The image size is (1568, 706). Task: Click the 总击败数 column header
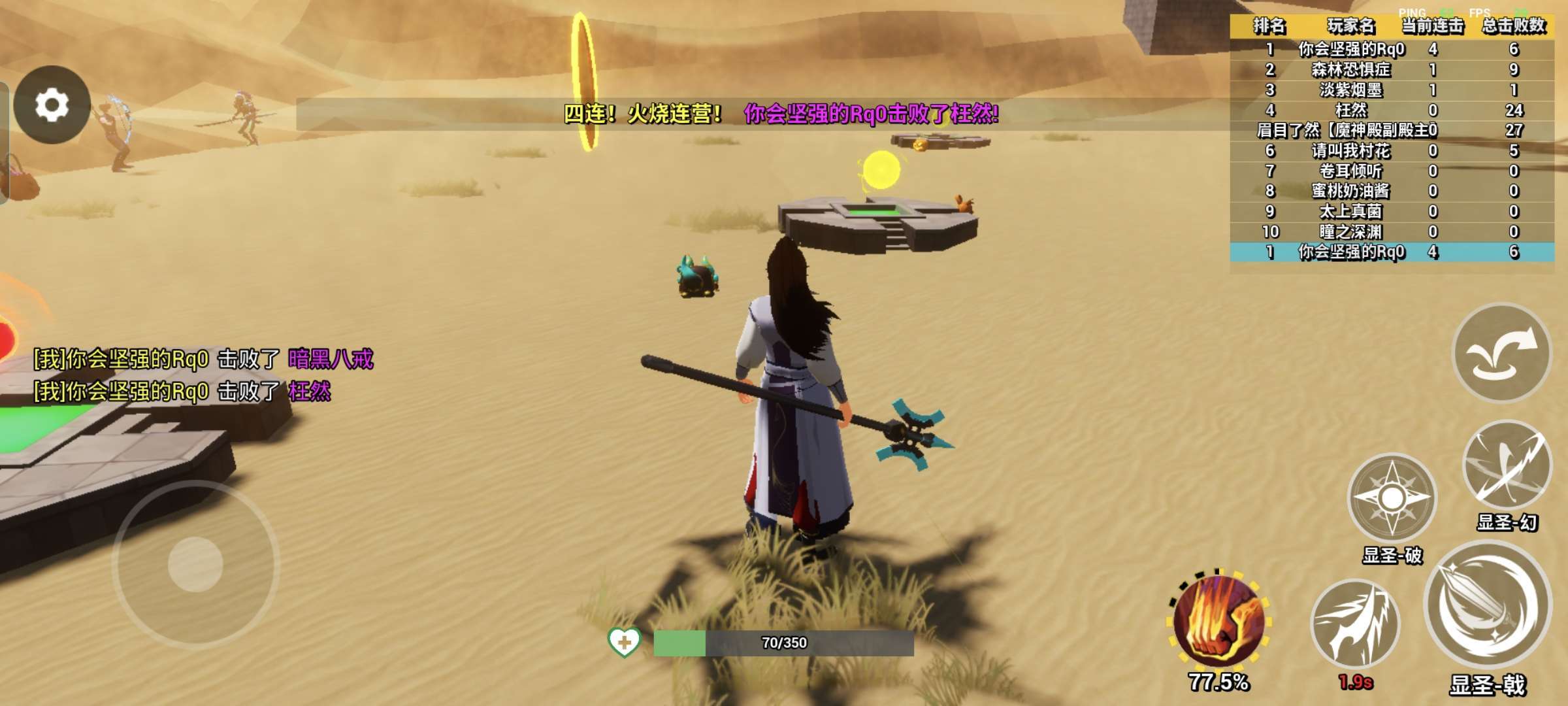tap(1513, 26)
